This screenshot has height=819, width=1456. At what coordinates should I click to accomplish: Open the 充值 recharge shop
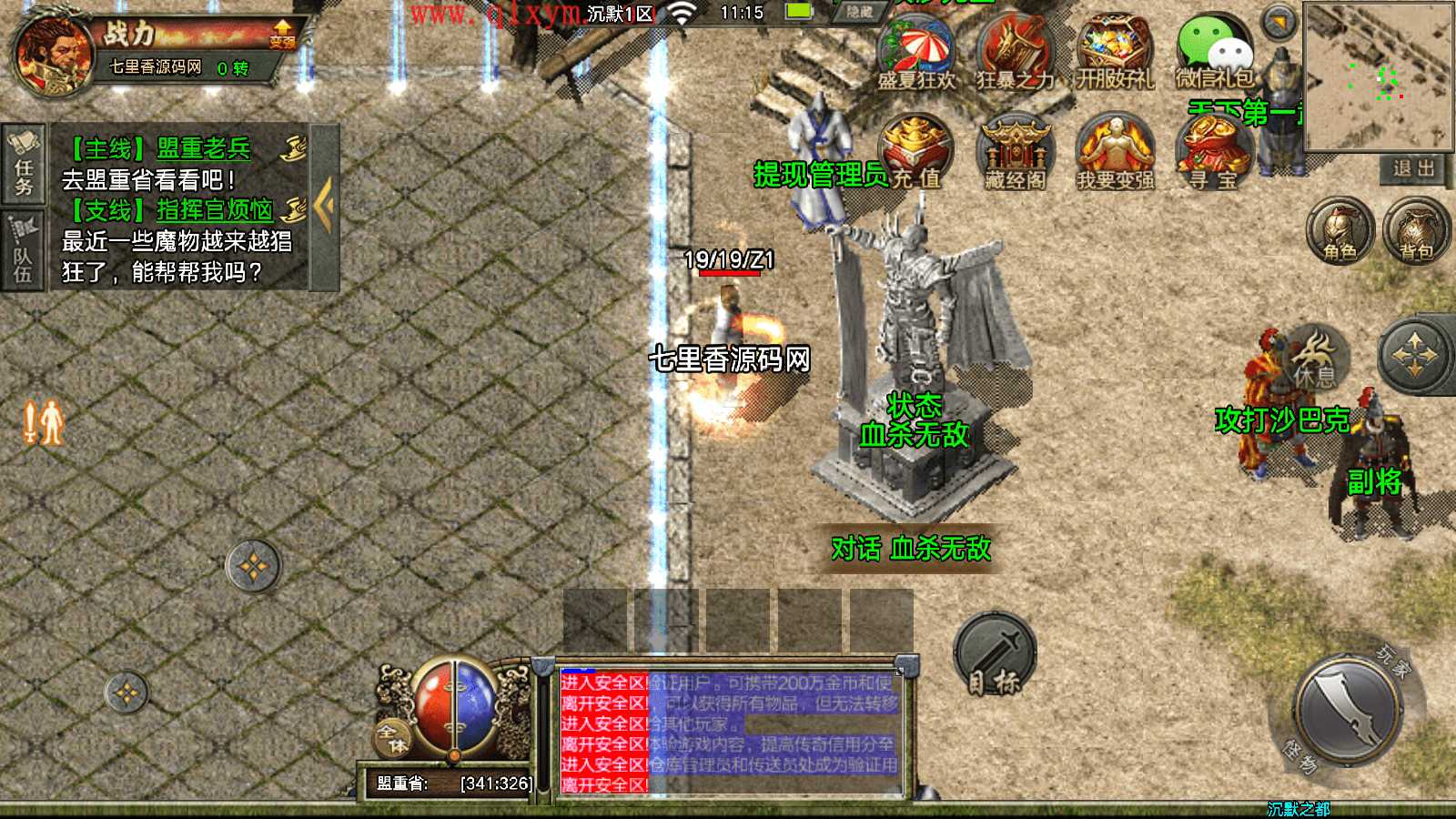[x=915, y=151]
